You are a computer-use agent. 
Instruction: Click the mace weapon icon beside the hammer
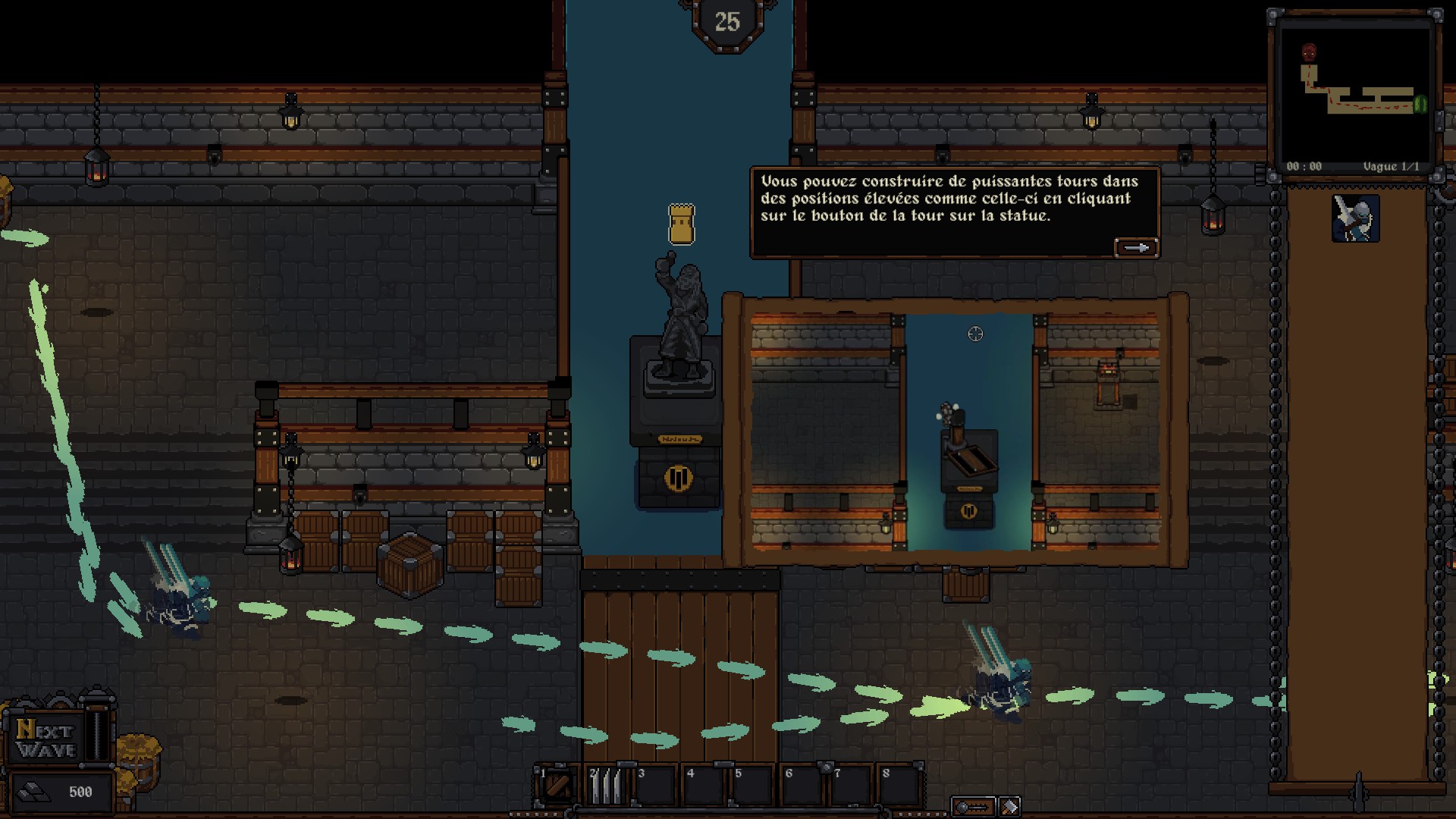pos(973,807)
